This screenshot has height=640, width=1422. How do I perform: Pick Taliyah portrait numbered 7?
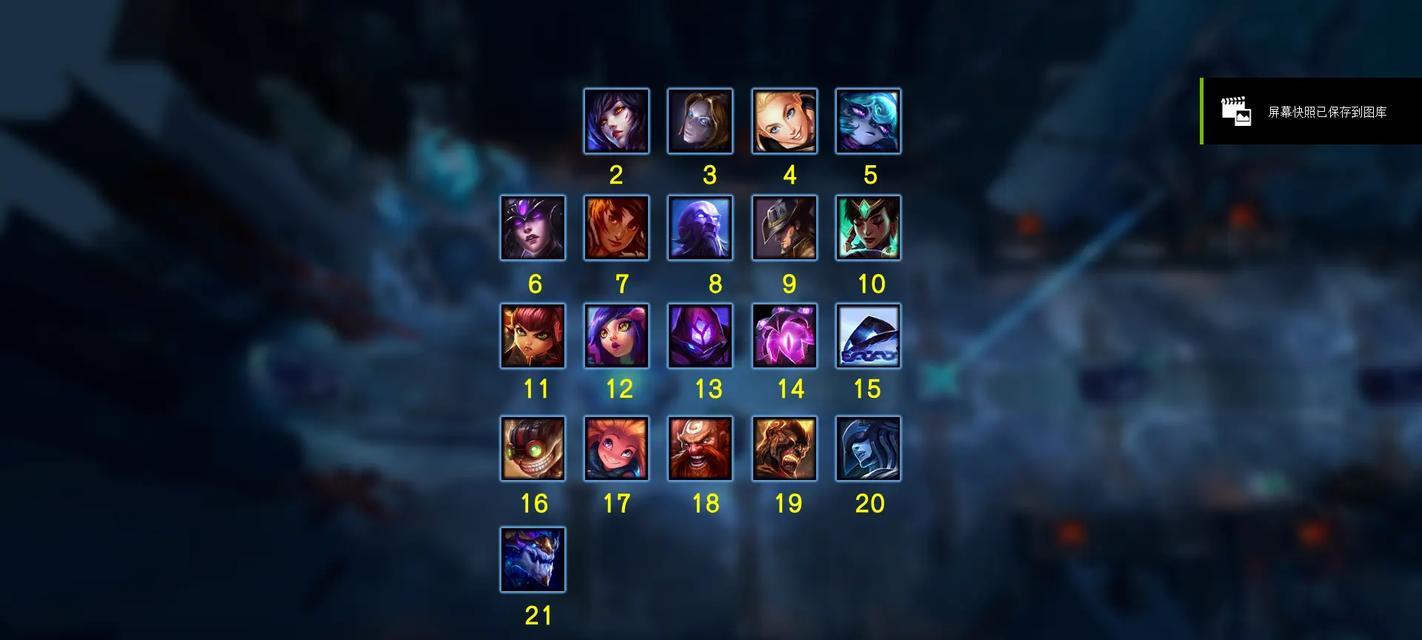tap(616, 228)
